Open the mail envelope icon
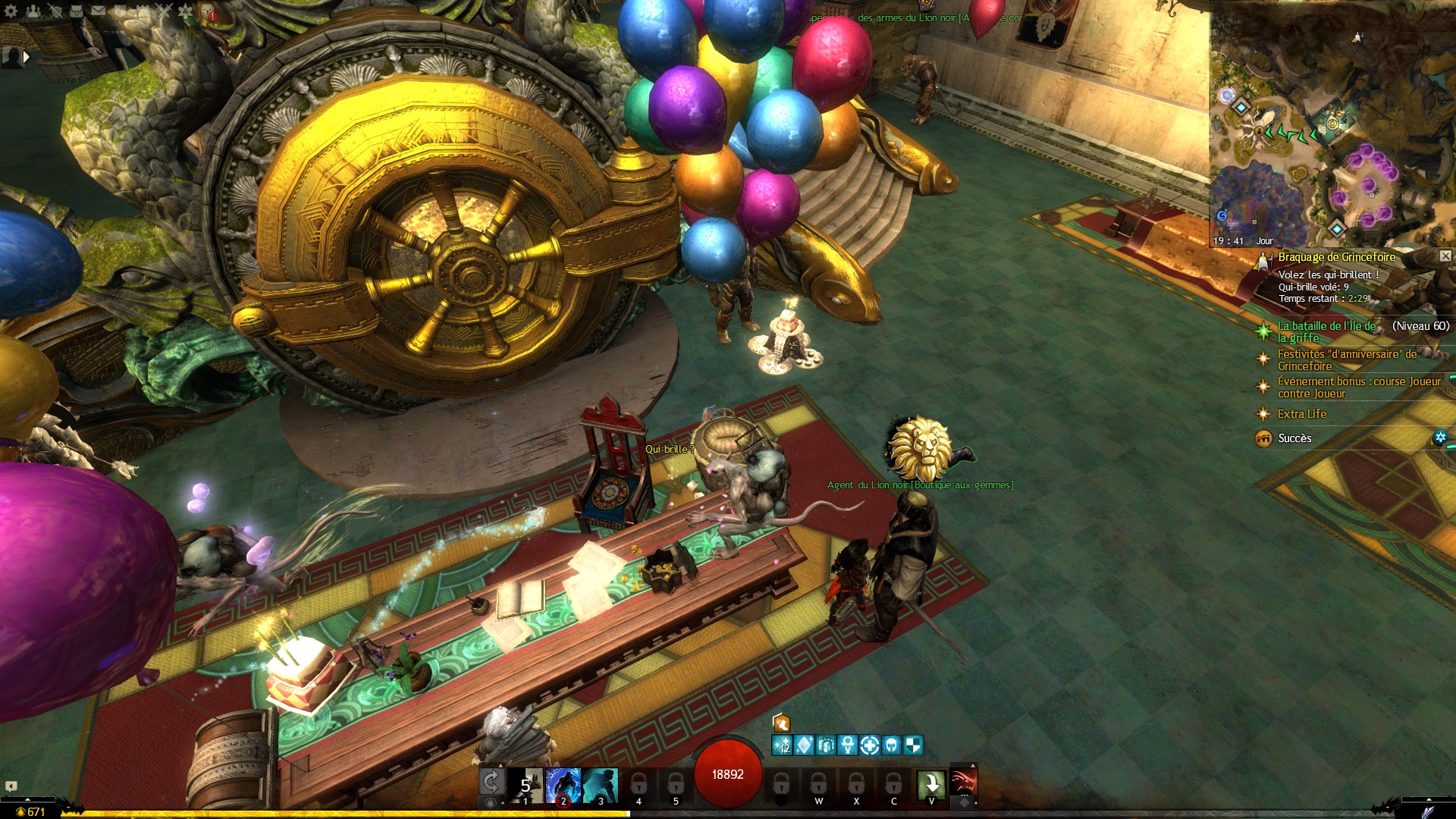The height and width of the screenshot is (819, 1456). [x=99, y=11]
